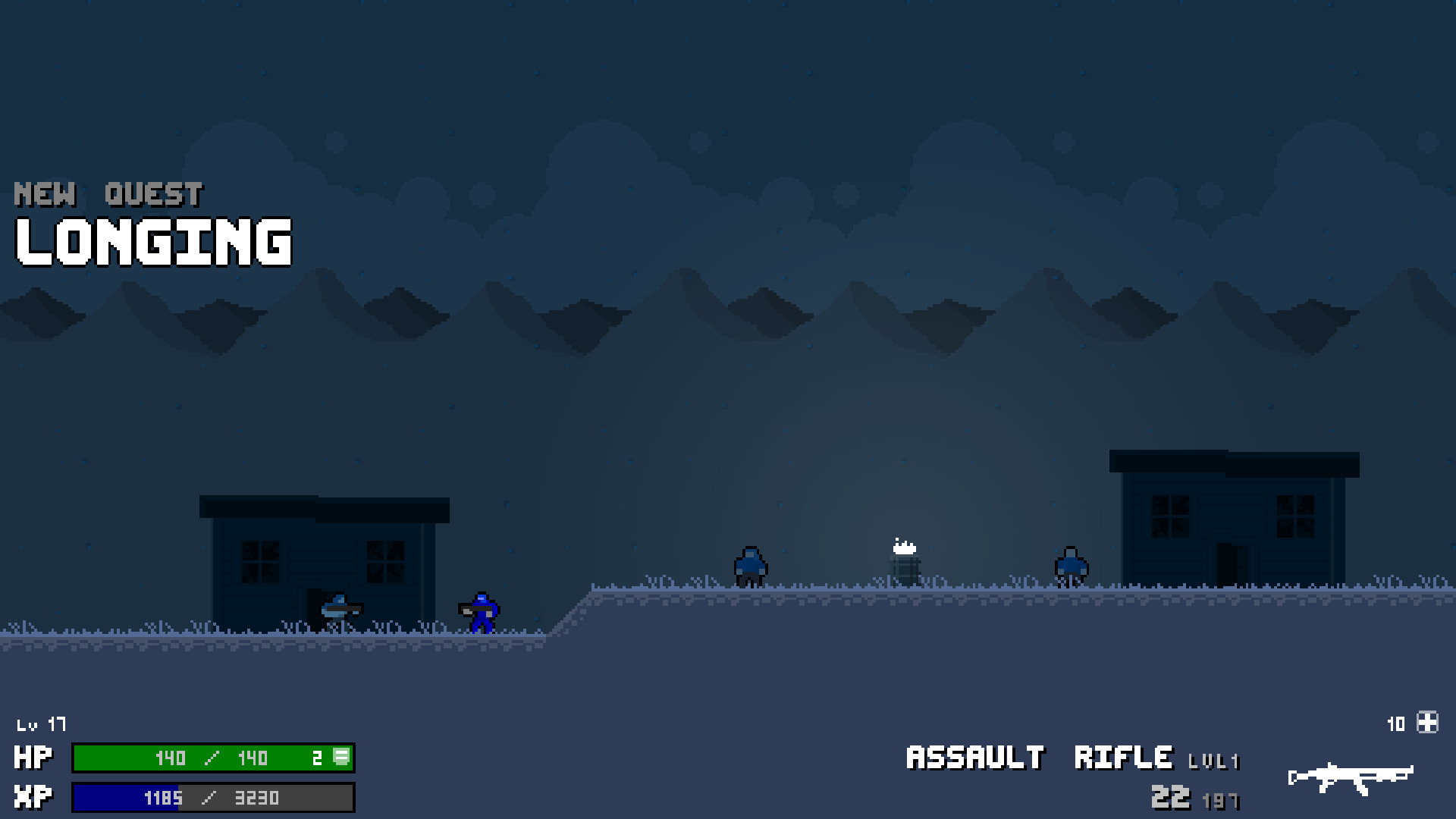The image size is (1456, 819).
Task: Click the ammo count 22 197
Action: click(x=1194, y=797)
